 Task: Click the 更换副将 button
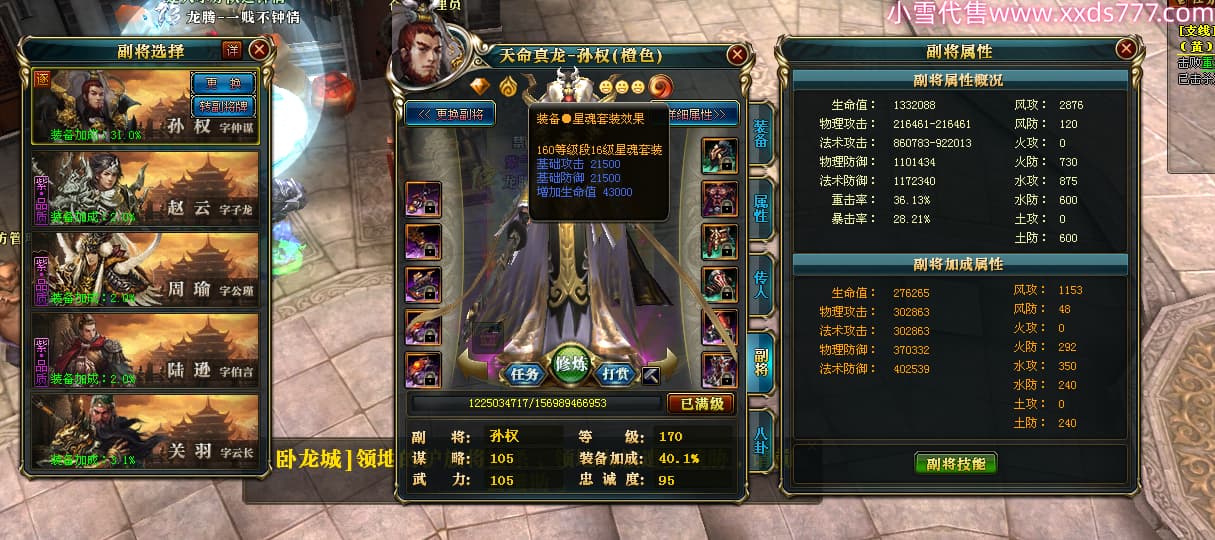point(450,114)
